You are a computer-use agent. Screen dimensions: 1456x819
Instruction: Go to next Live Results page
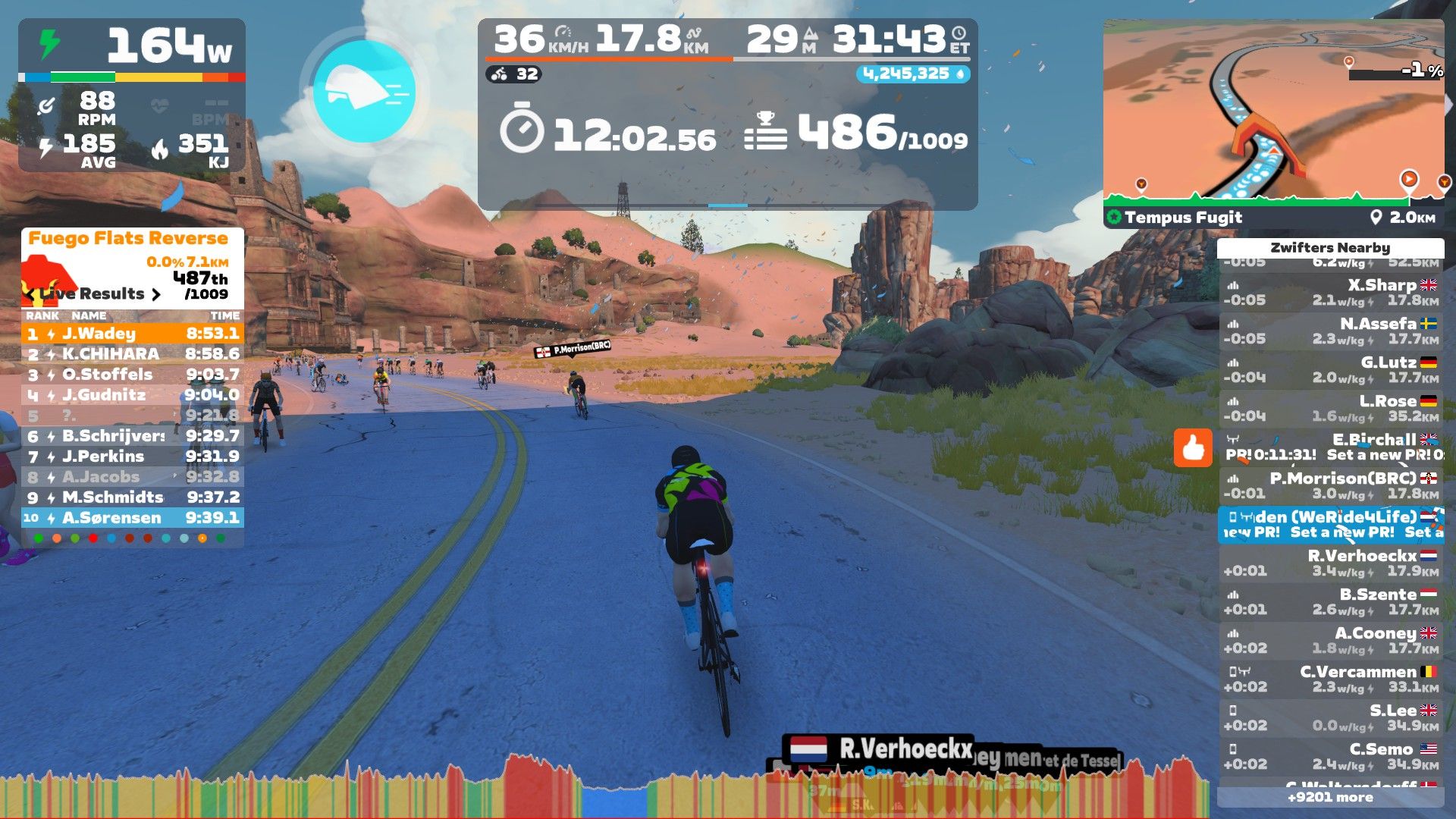click(x=156, y=294)
